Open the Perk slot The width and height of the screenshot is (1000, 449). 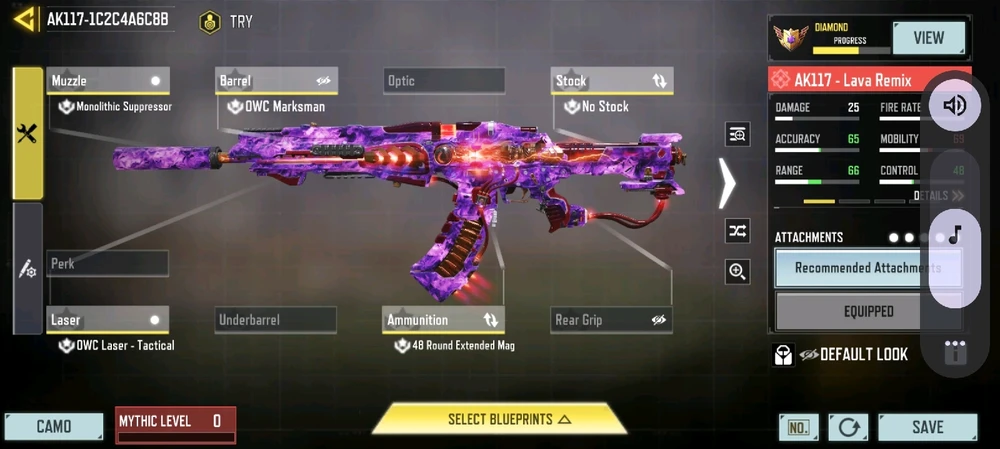(108, 264)
